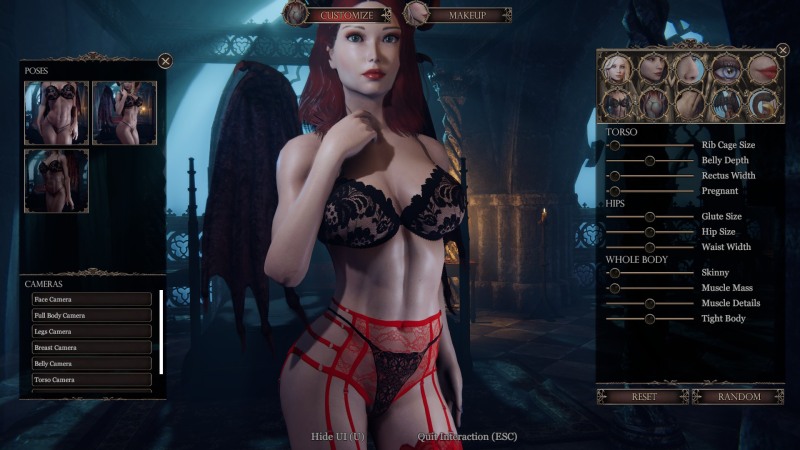Change the Glute Size slider
Screen dimensions: 800x450
point(650,216)
